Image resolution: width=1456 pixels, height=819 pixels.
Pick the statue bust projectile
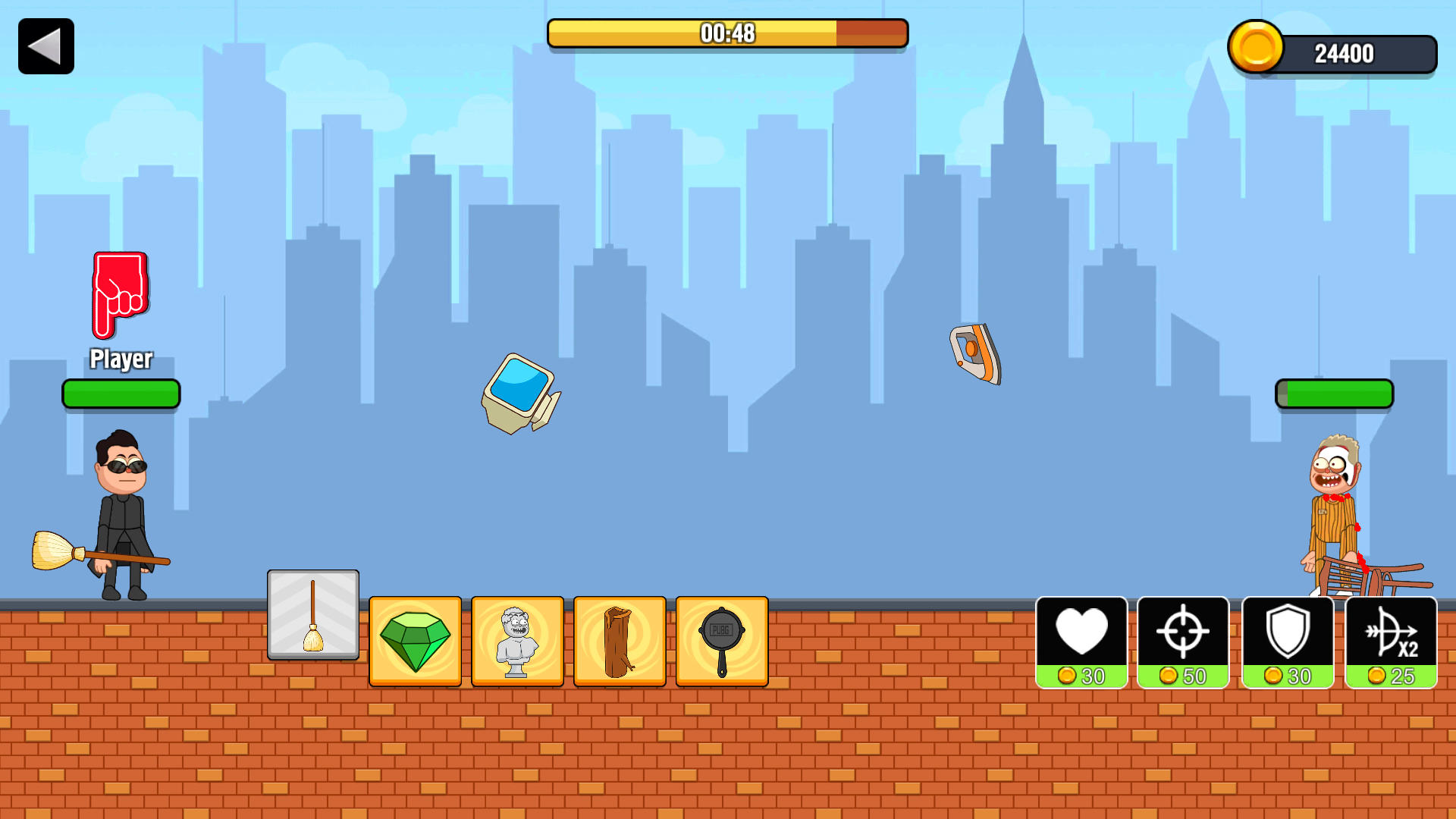516,641
